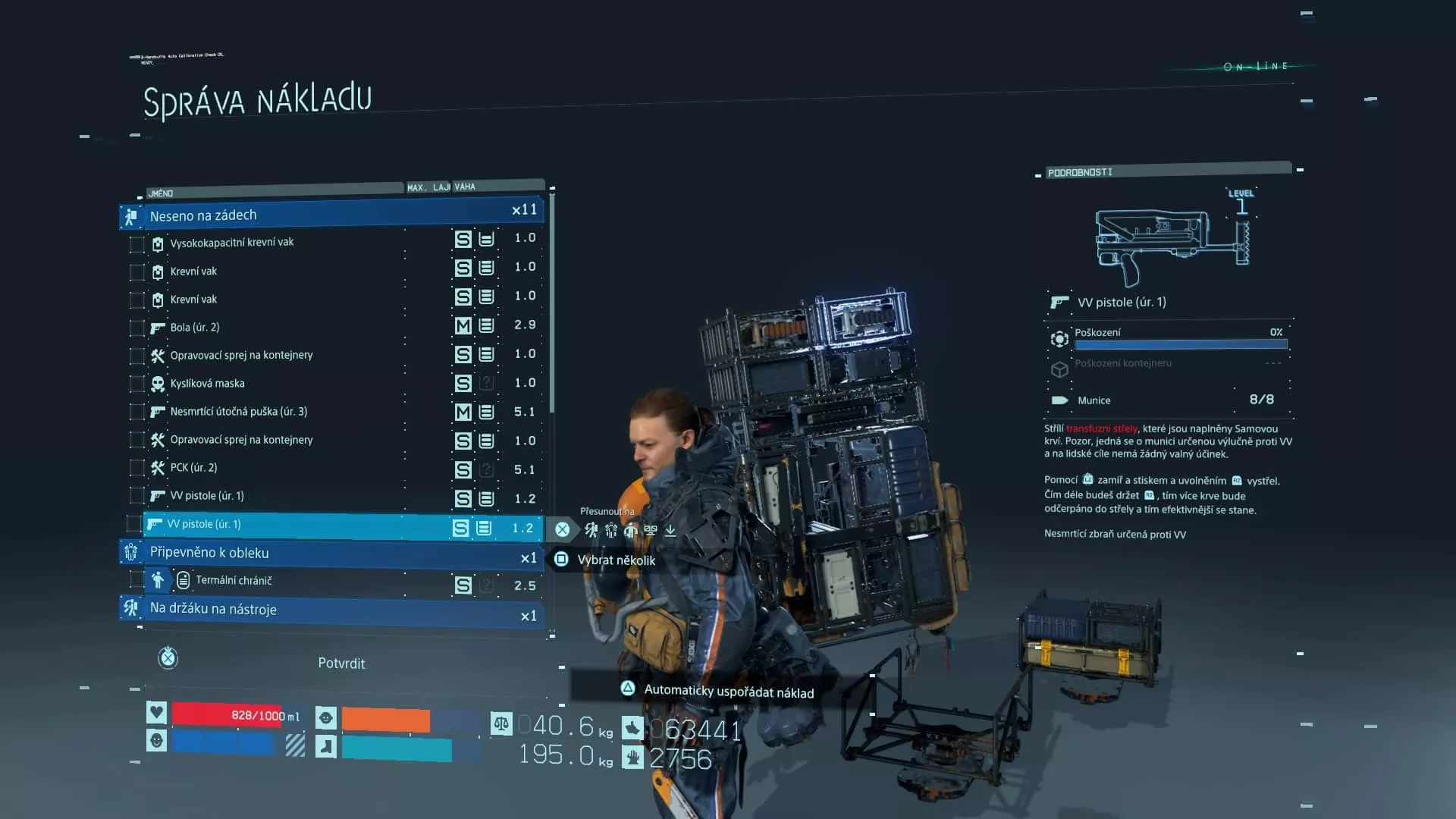Click the skull icon next to Kyslíková maska
The height and width of the screenshot is (819, 1456).
point(157,383)
